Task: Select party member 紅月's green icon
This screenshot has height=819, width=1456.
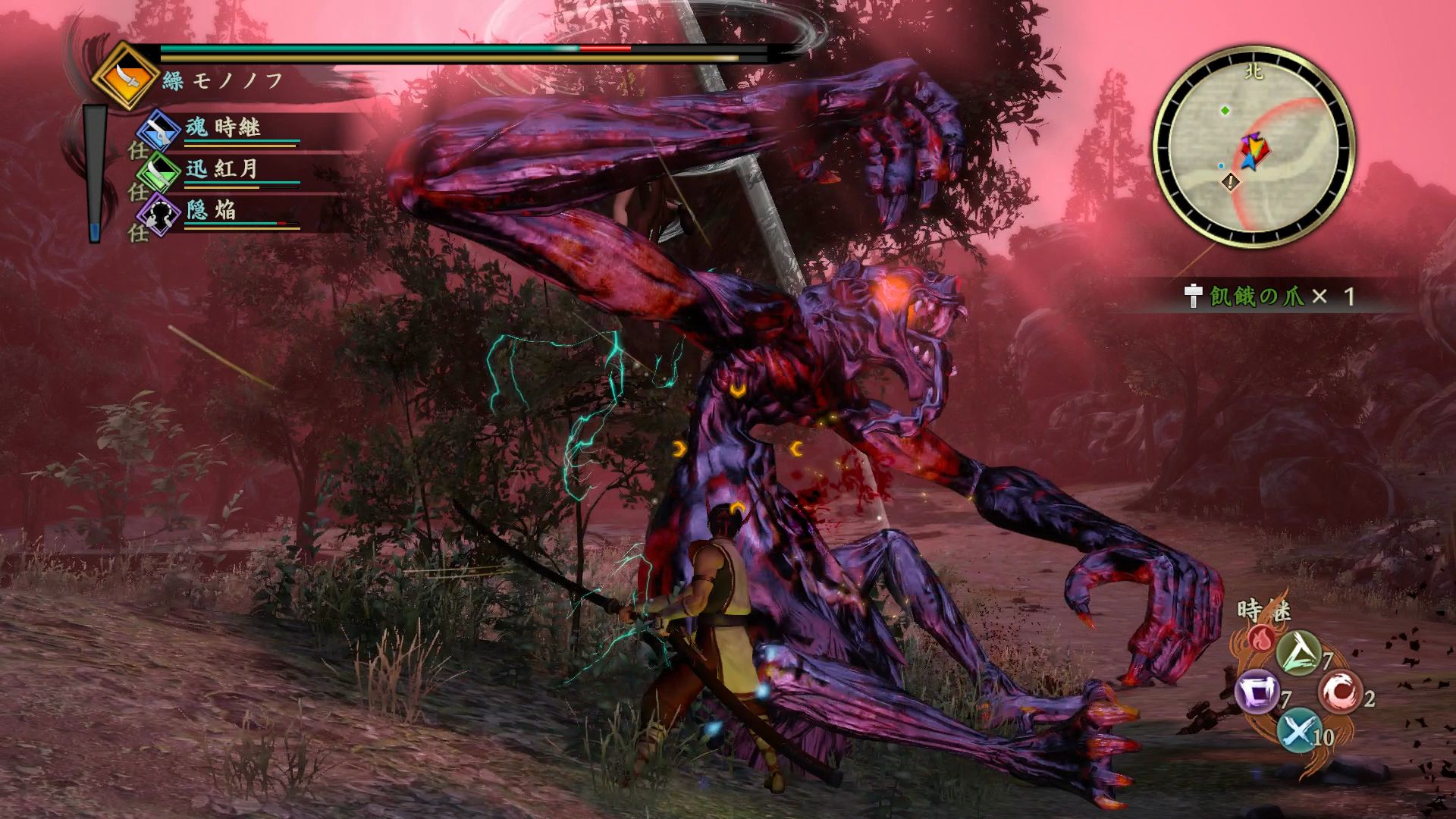Action: [158, 171]
